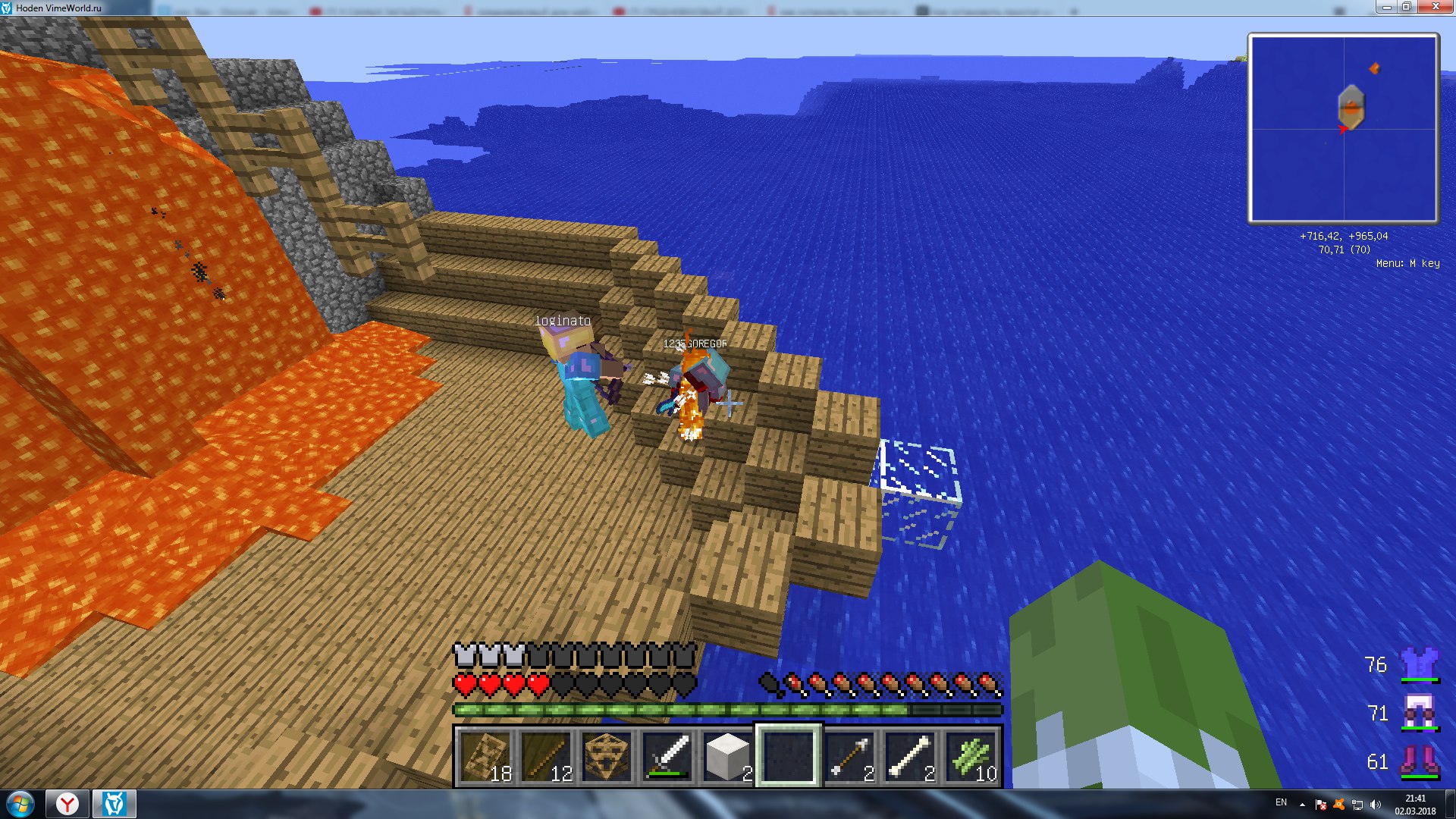Pick the sugar cane stack of ten

[x=971, y=756]
